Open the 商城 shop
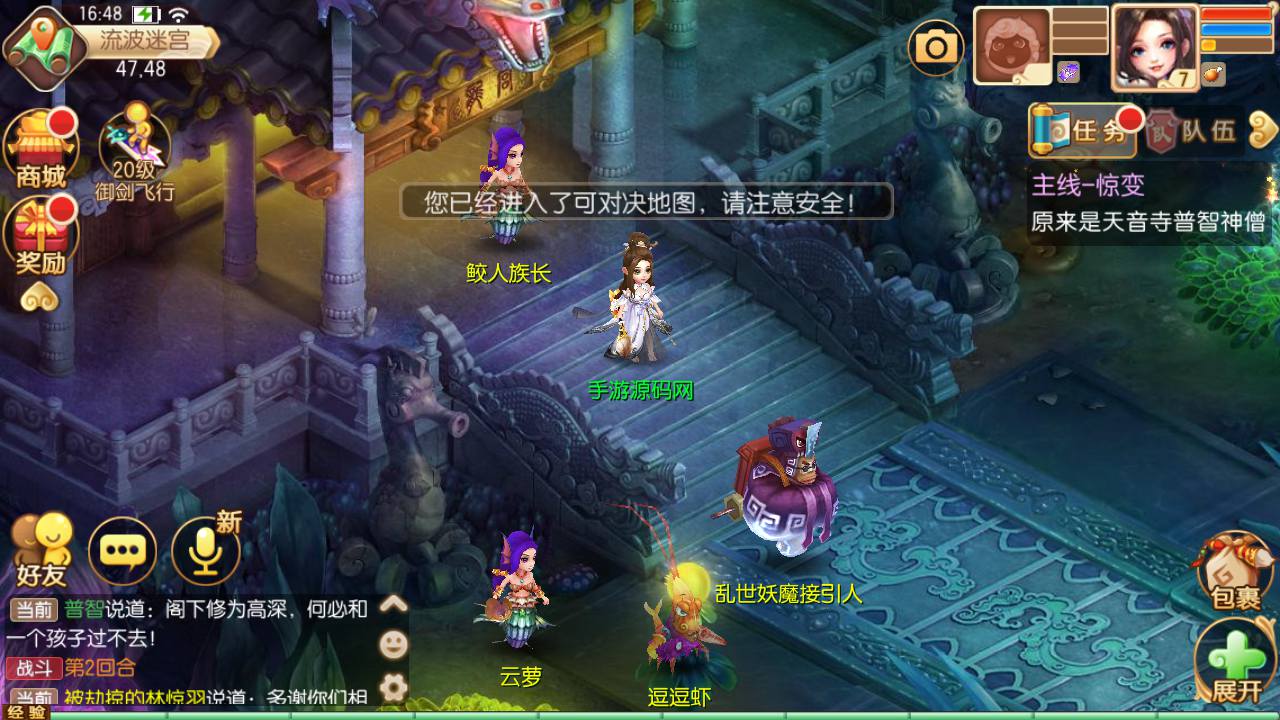The height and width of the screenshot is (720, 1280). click(x=41, y=148)
